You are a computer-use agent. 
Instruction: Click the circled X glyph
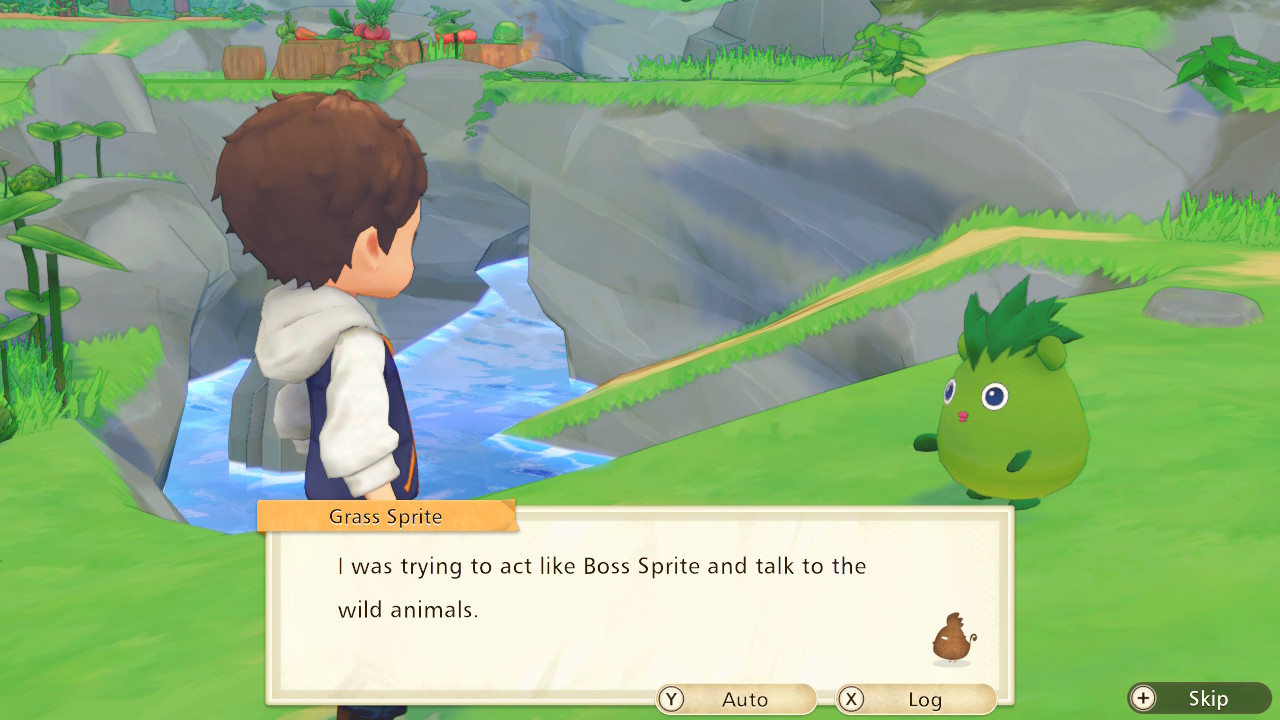(x=849, y=699)
